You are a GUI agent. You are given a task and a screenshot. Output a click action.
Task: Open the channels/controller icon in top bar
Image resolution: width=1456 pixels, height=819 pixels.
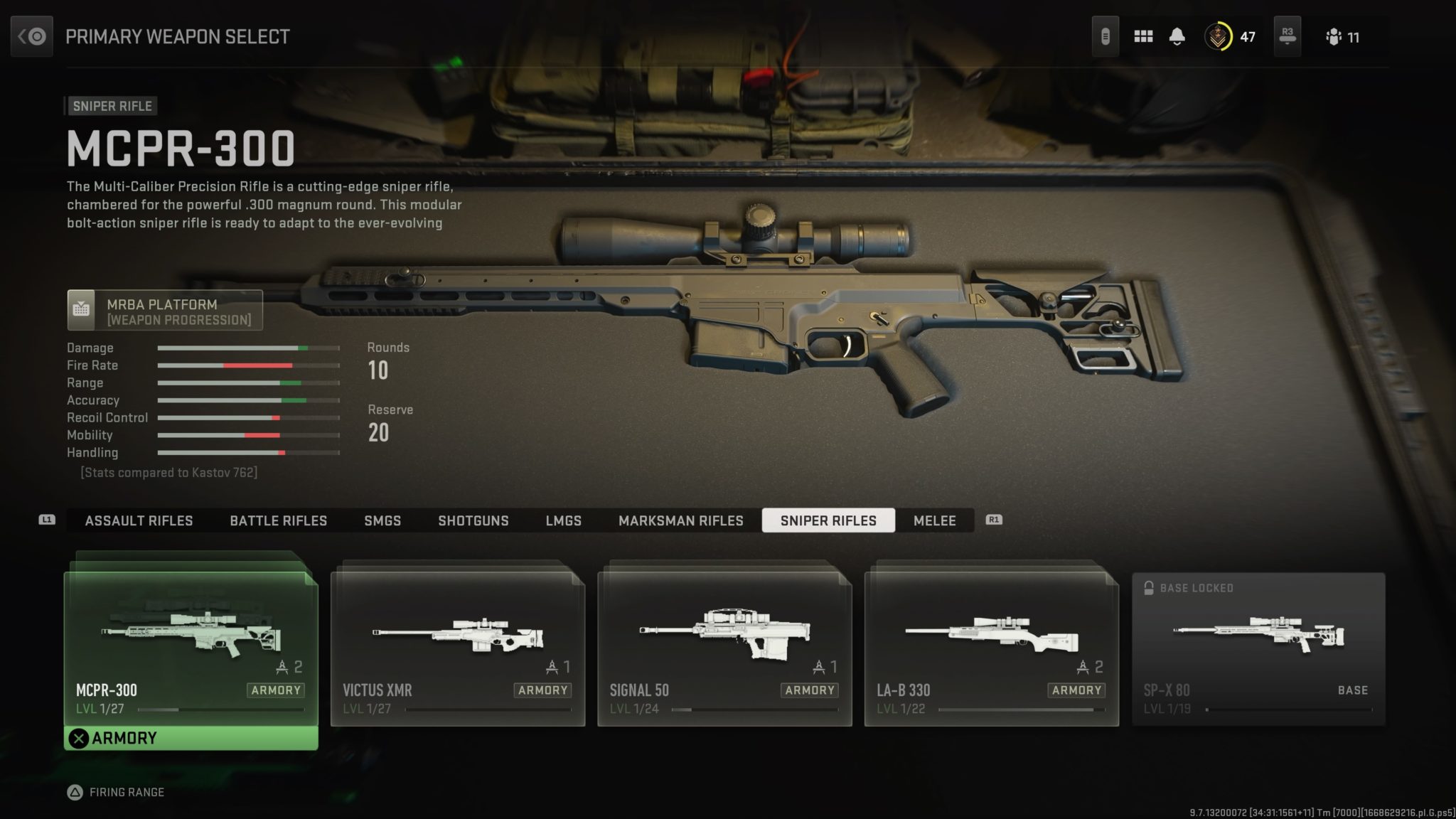click(x=1106, y=36)
